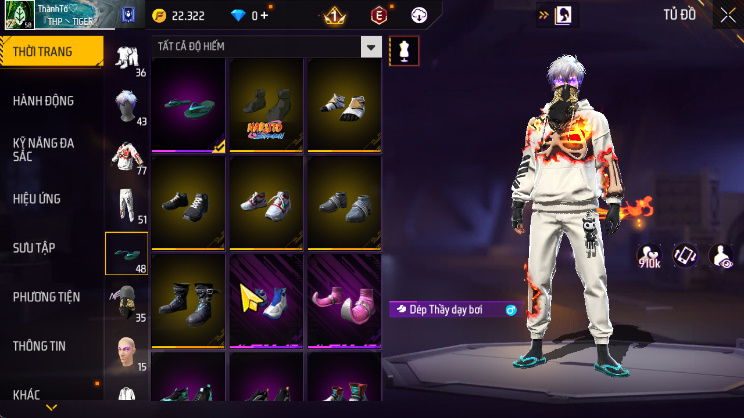Viewport: 744px width, 418px height.
Task: Switch to the Hành Động tab
Action: (x=50, y=101)
